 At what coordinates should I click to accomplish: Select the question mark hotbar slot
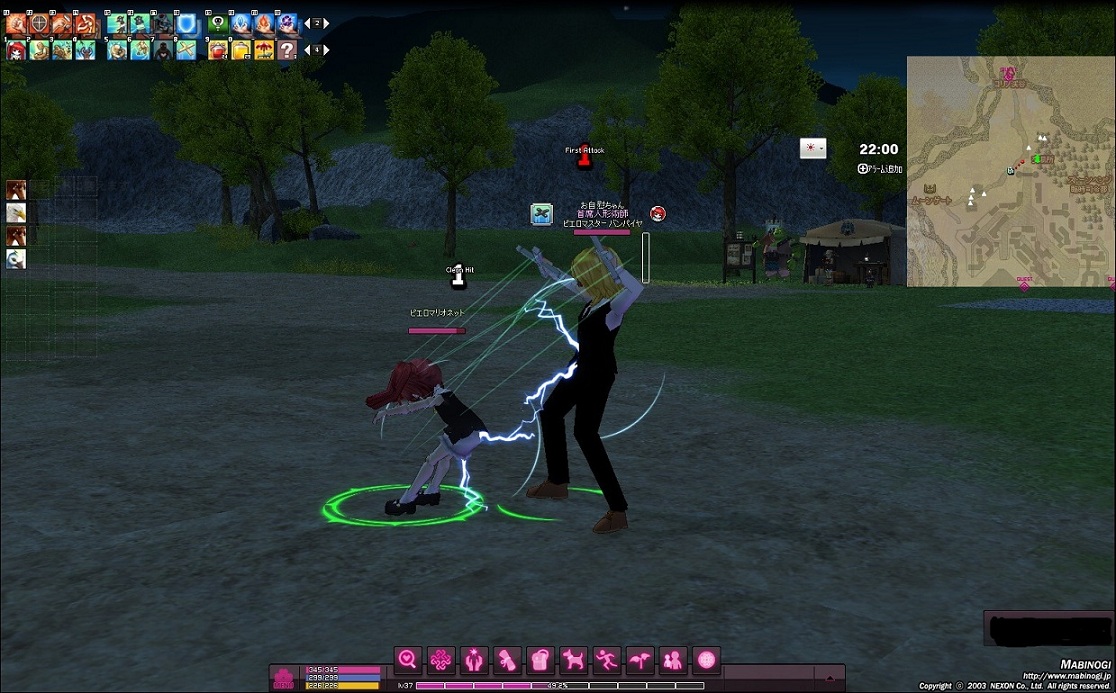[x=287, y=49]
